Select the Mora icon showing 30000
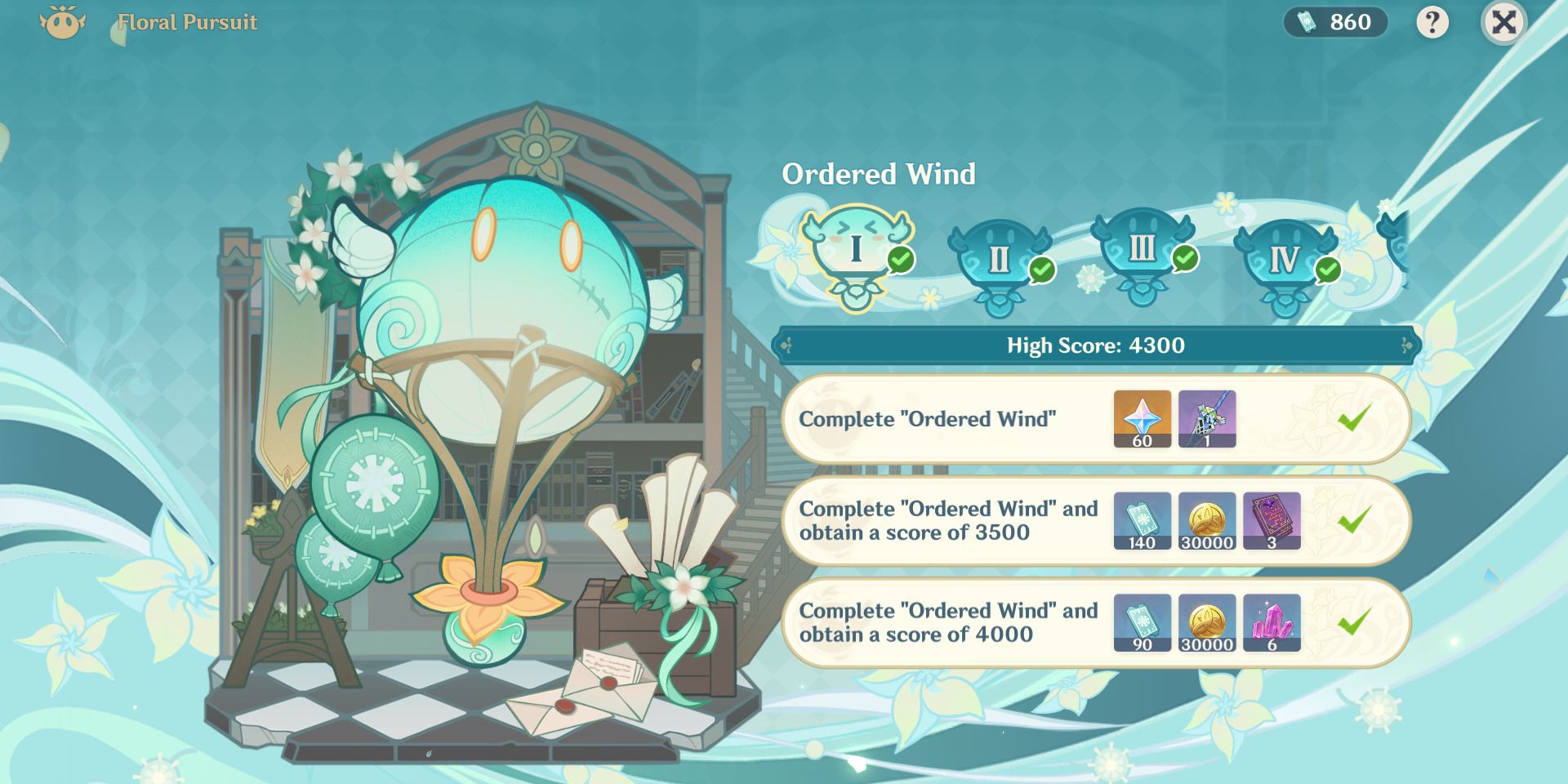This screenshot has width=1568, height=784. coord(1207,521)
